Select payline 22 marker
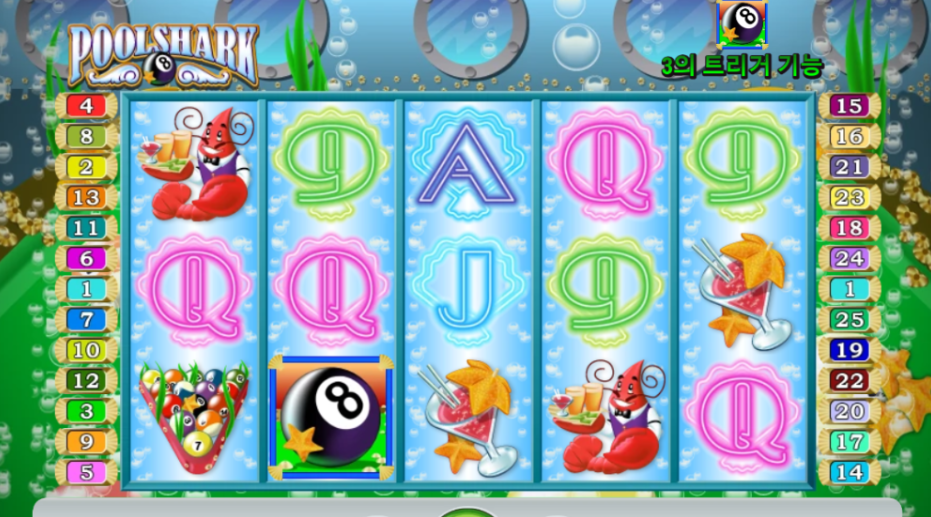Image resolution: width=931 pixels, height=517 pixels. click(x=848, y=381)
